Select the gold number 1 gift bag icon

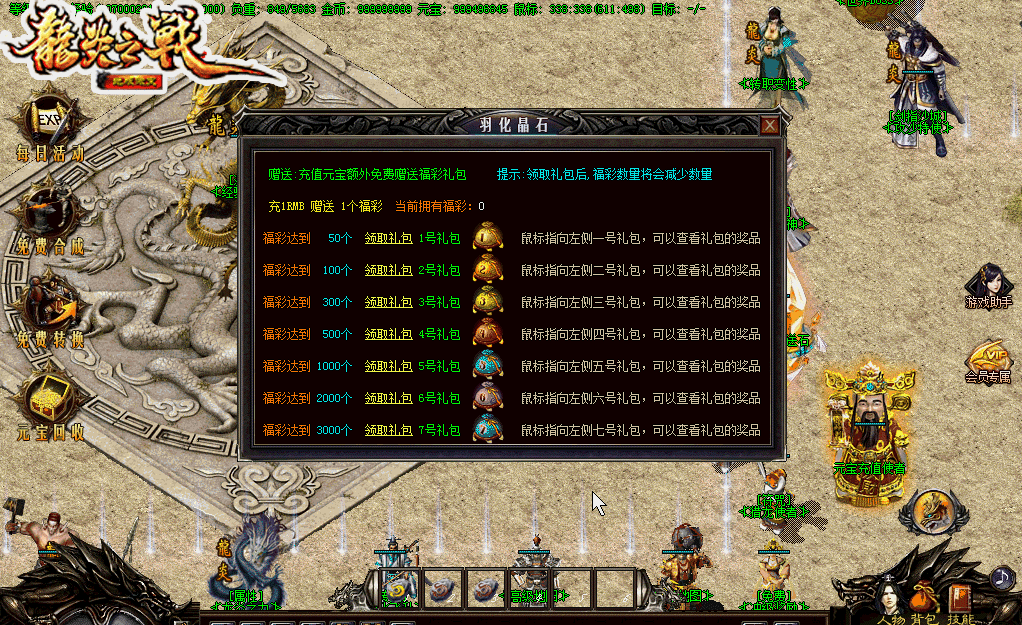tap(487, 238)
